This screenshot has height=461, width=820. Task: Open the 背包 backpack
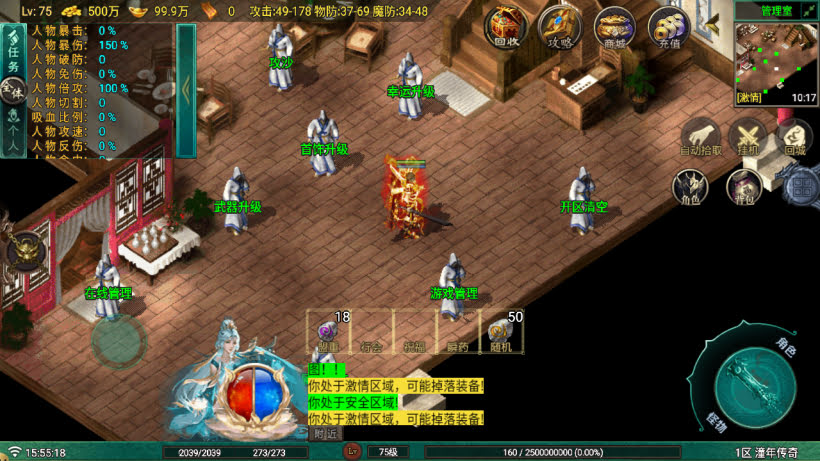pos(741,187)
